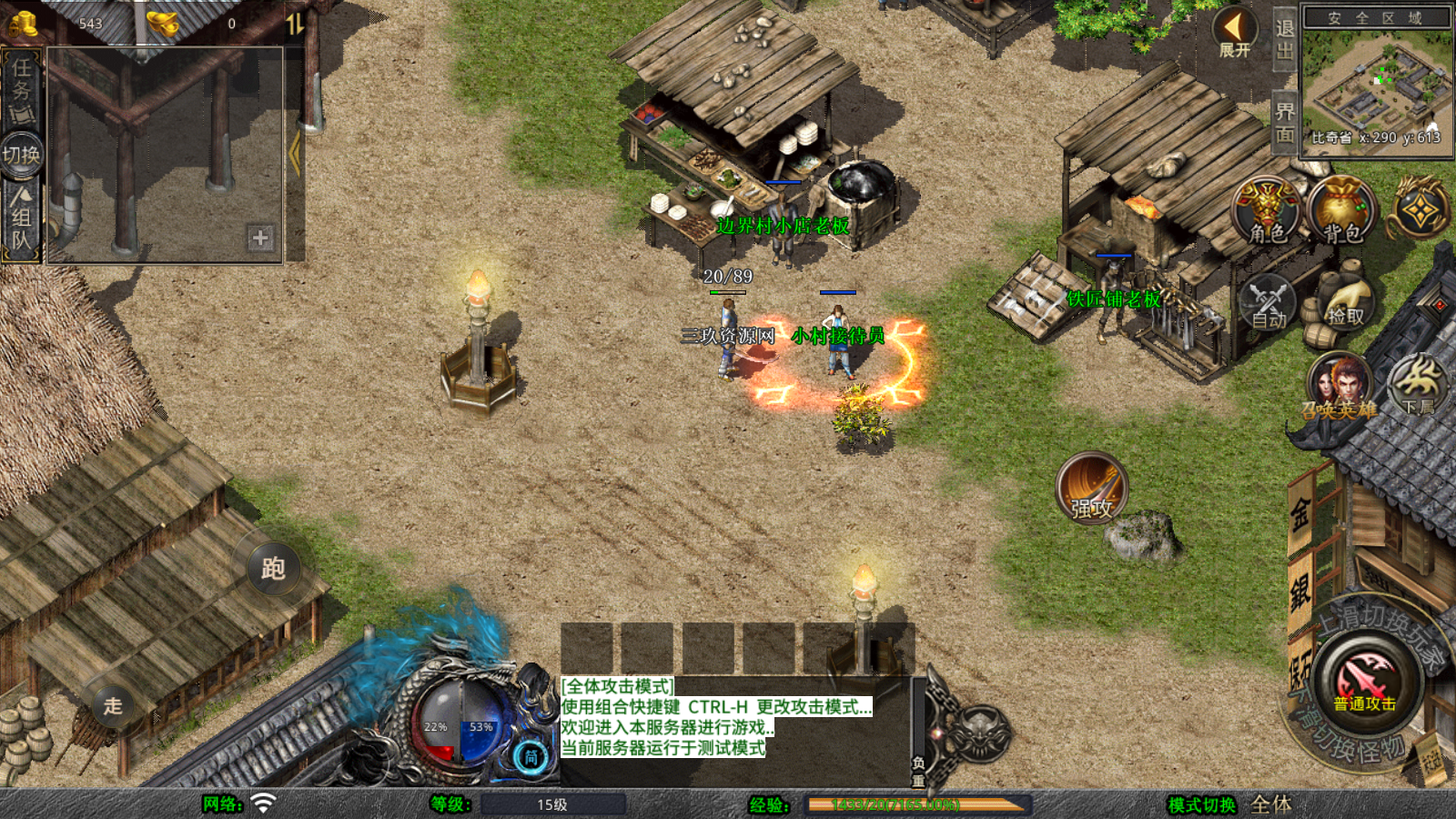This screenshot has width=1456, height=819.
Task: Open the 角色 character sheet
Action: coord(1267,211)
